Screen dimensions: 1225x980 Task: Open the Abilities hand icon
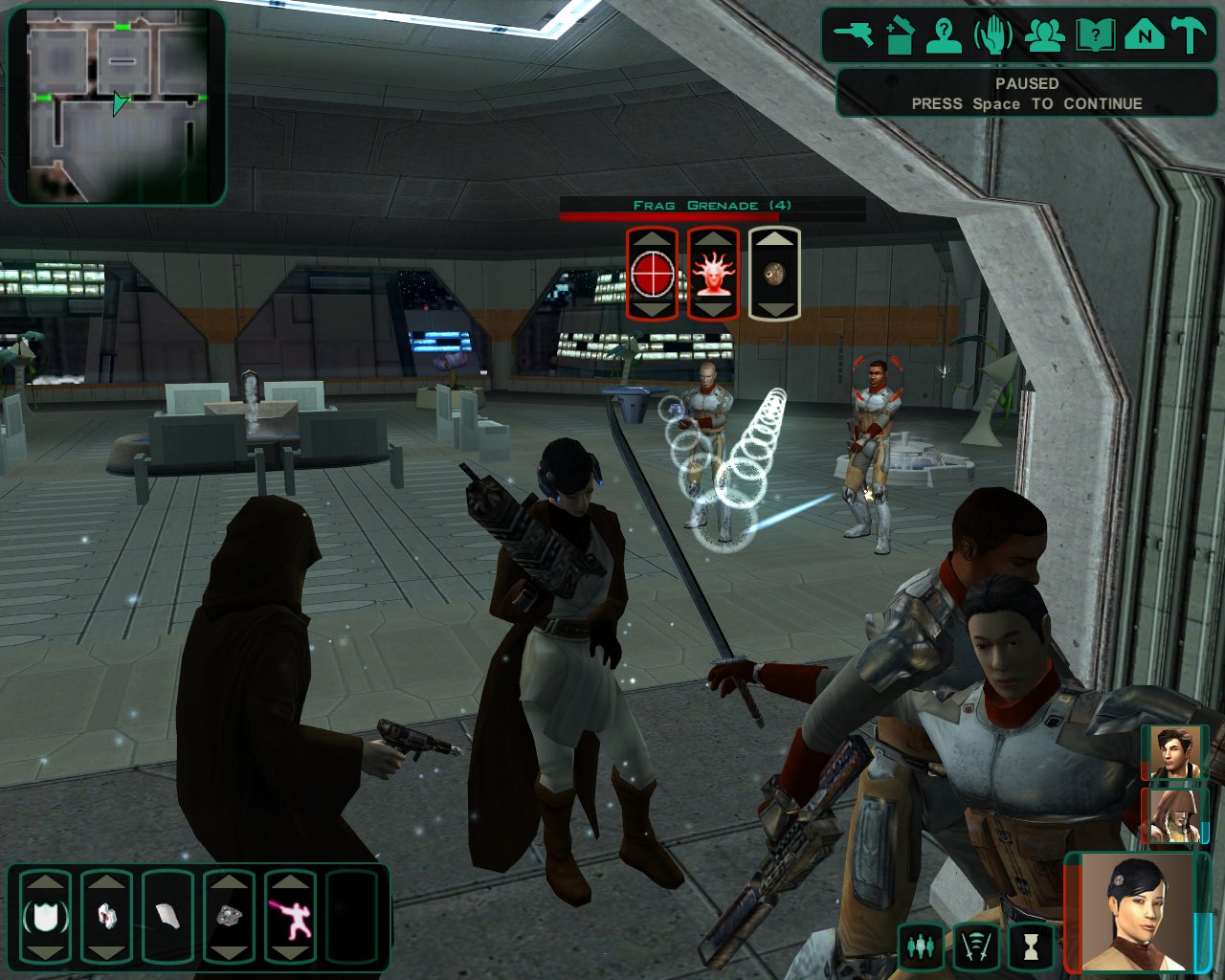pyautogui.click(x=993, y=35)
